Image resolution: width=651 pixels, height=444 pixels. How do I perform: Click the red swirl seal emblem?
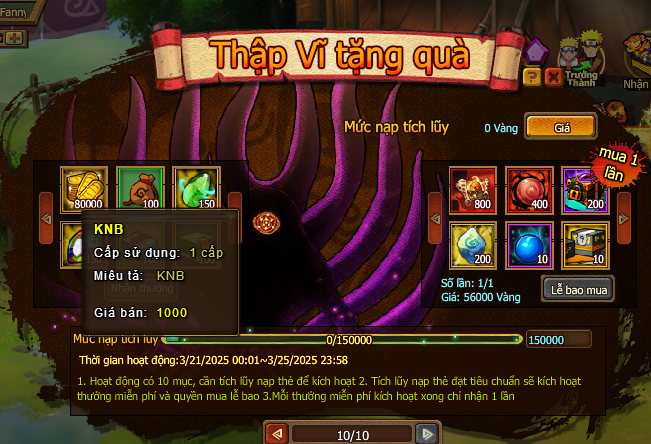point(265,220)
